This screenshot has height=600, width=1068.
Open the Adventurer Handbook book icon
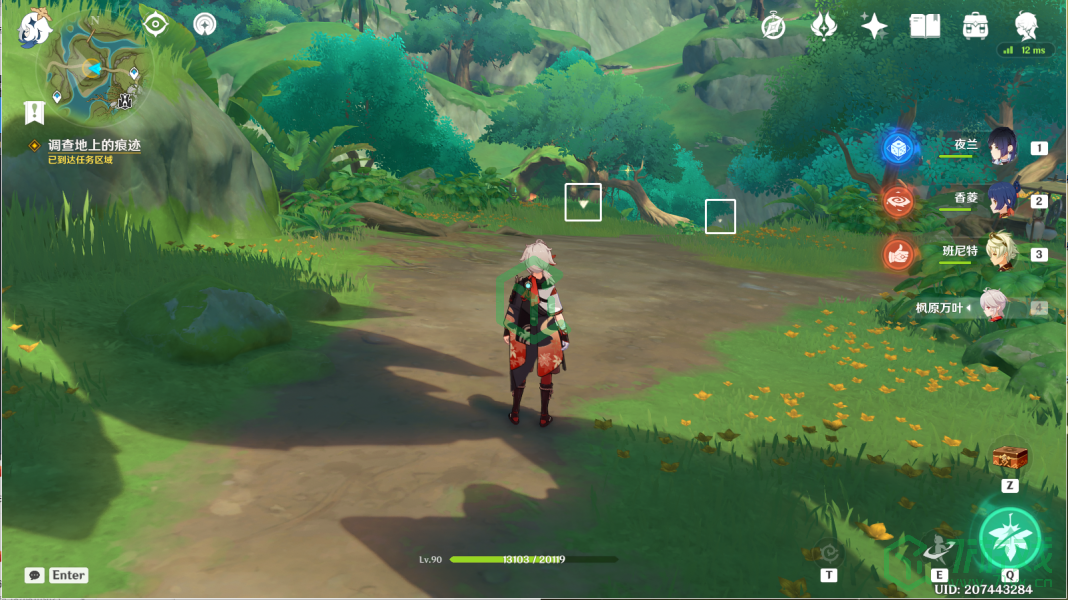pyautogui.click(x=925, y=27)
